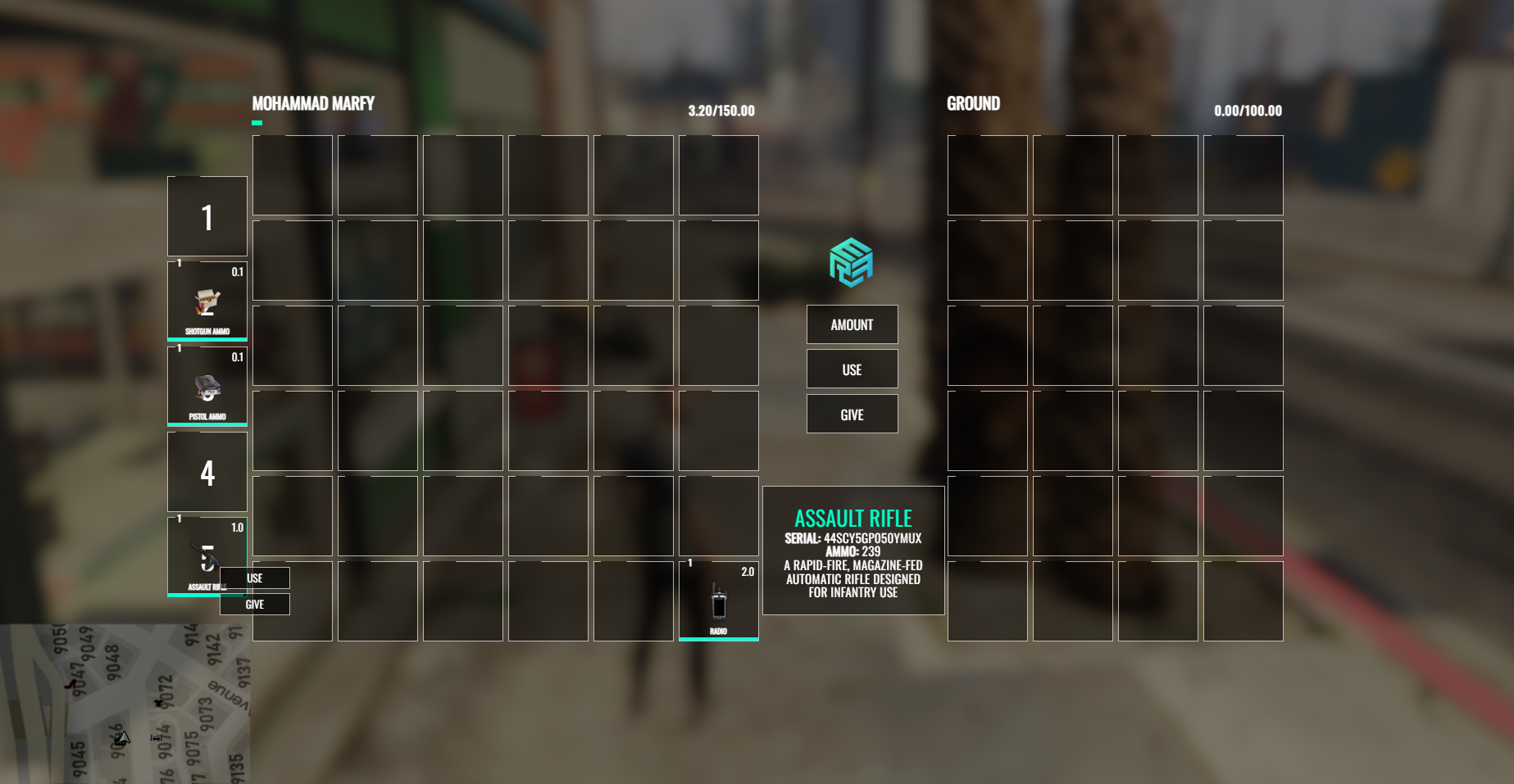
Task: Choose USE from the assault rifle context menu
Action: click(x=253, y=578)
